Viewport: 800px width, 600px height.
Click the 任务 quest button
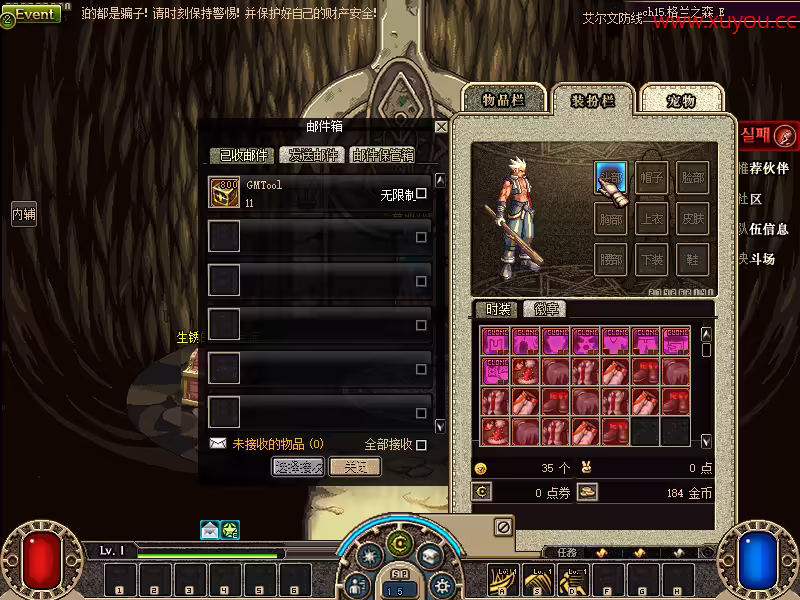567,552
